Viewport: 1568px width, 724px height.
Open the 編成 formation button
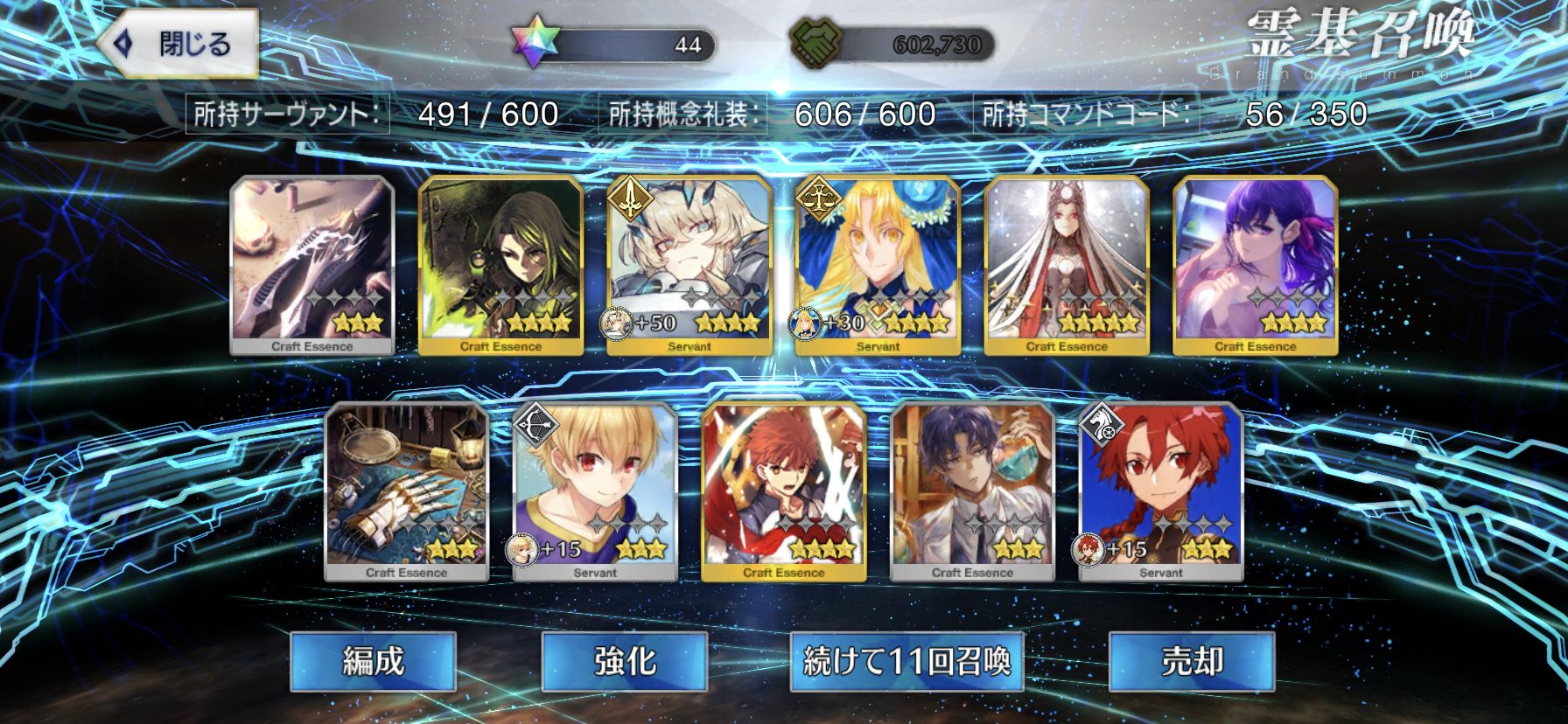pyautogui.click(x=373, y=661)
